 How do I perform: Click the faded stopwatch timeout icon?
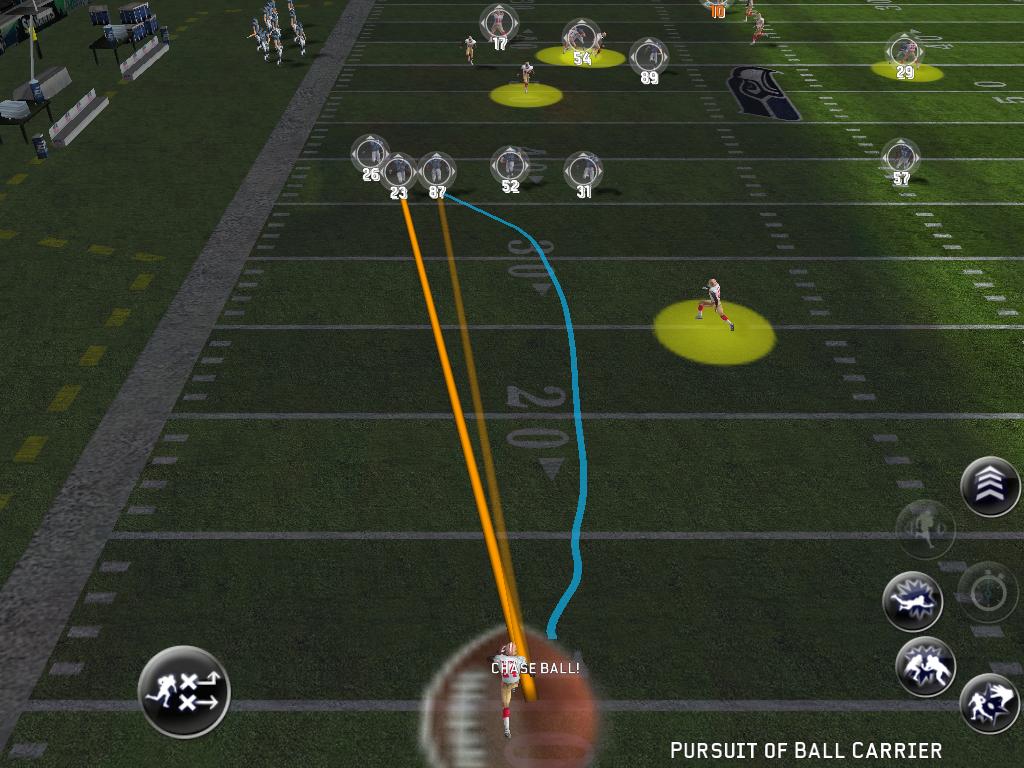point(988,590)
